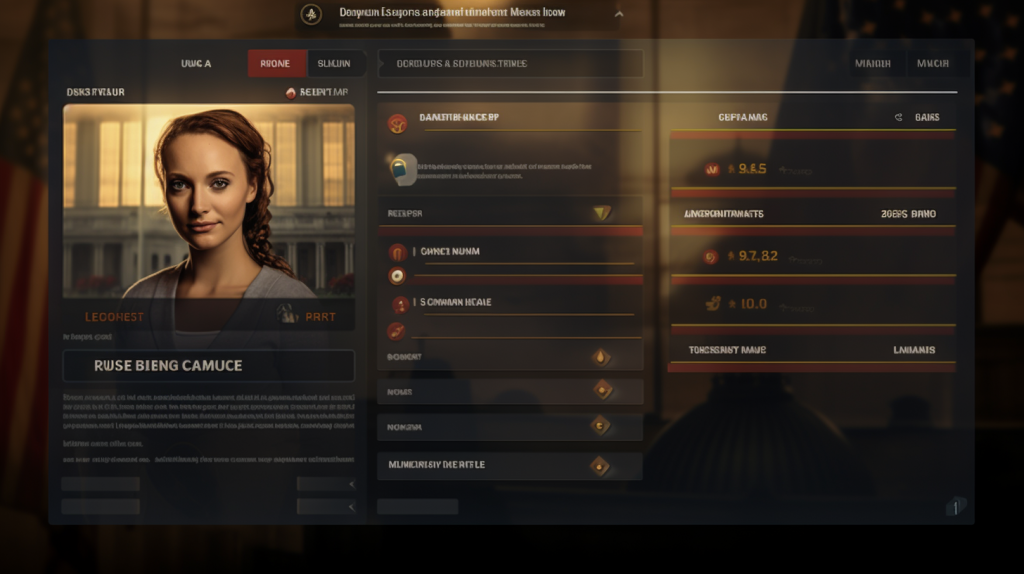Click the LEOCHEST label under the portrait
1024x574 pixels.
pos(114,317)
